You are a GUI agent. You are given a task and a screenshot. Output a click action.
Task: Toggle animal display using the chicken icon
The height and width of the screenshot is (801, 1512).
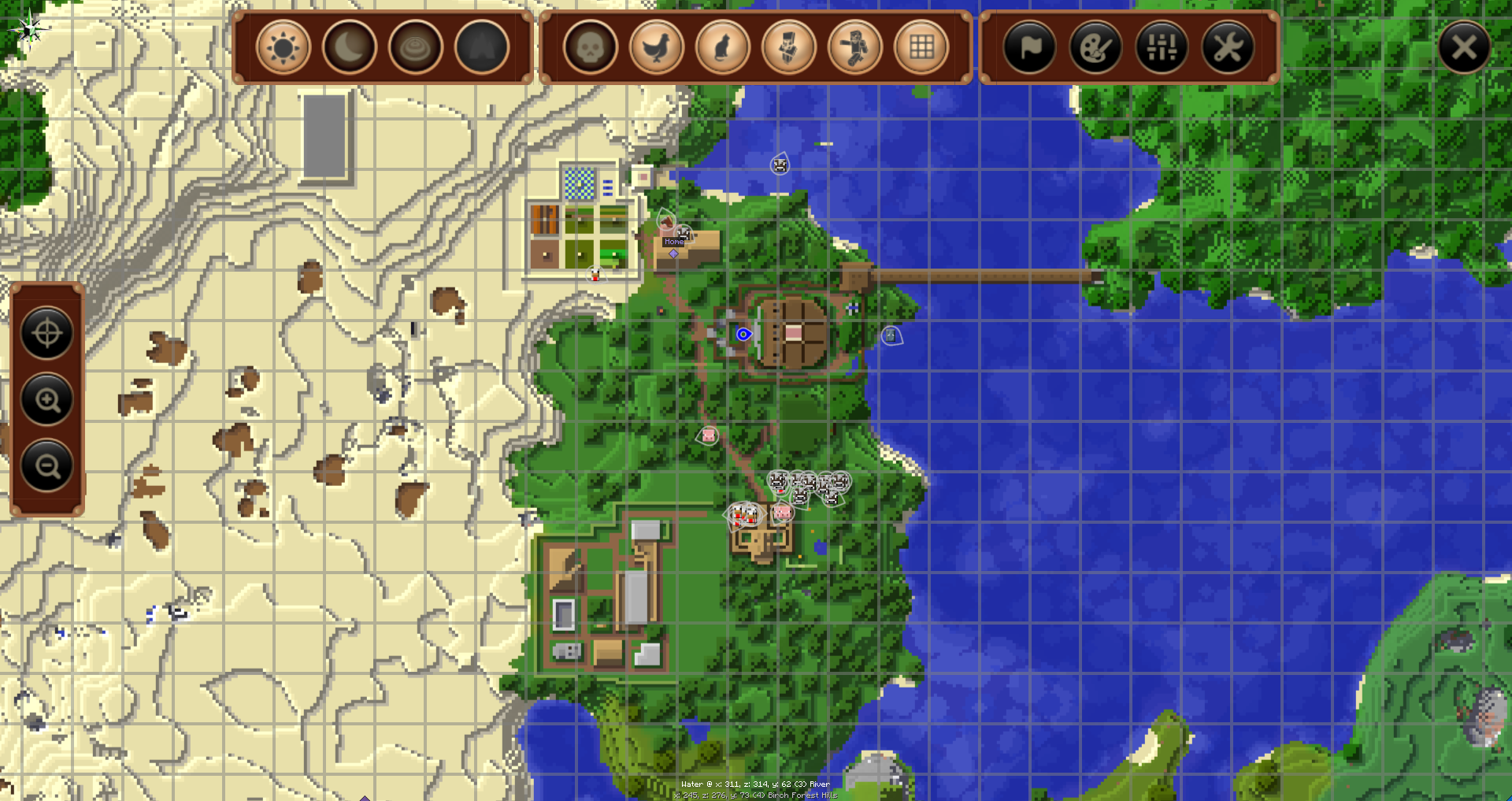click(x=657, y=48)
